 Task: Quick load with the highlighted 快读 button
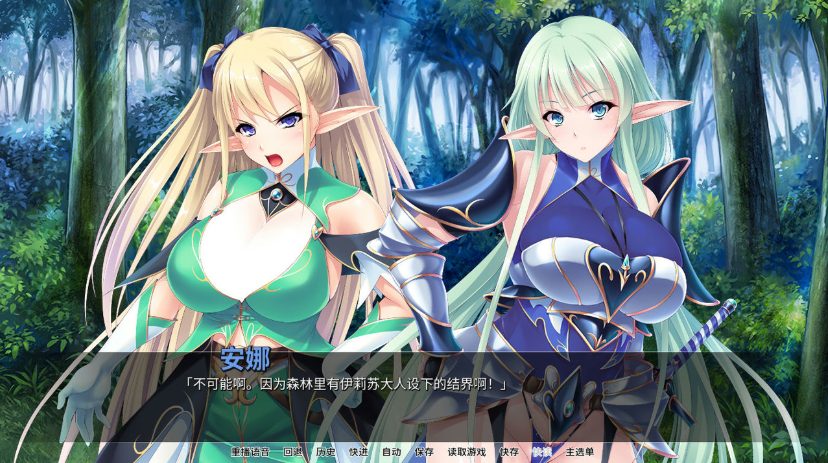(542, 452)
